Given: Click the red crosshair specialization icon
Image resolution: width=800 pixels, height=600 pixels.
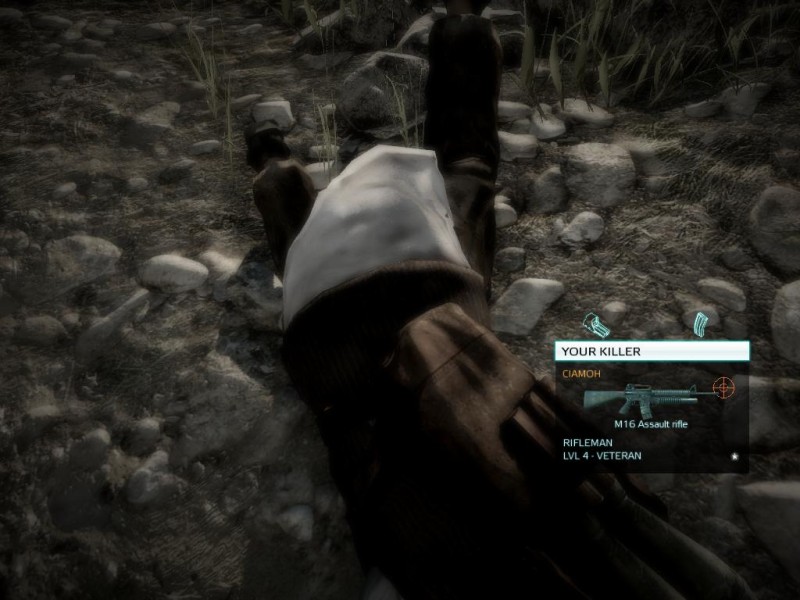Looking at the screenshot, I should coord(723,386).
